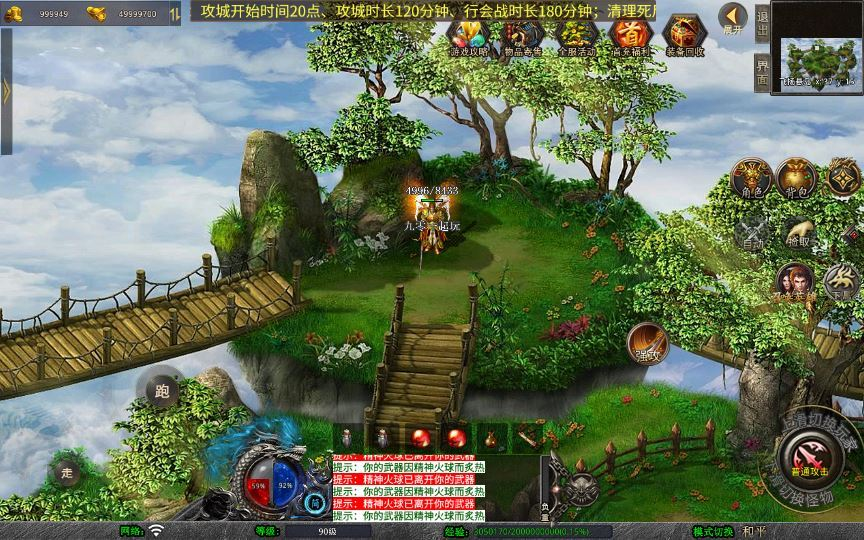The width and height of the screenshot is (864, 540).
Task: Click the 界面 interface button
Action: point(762,72)
